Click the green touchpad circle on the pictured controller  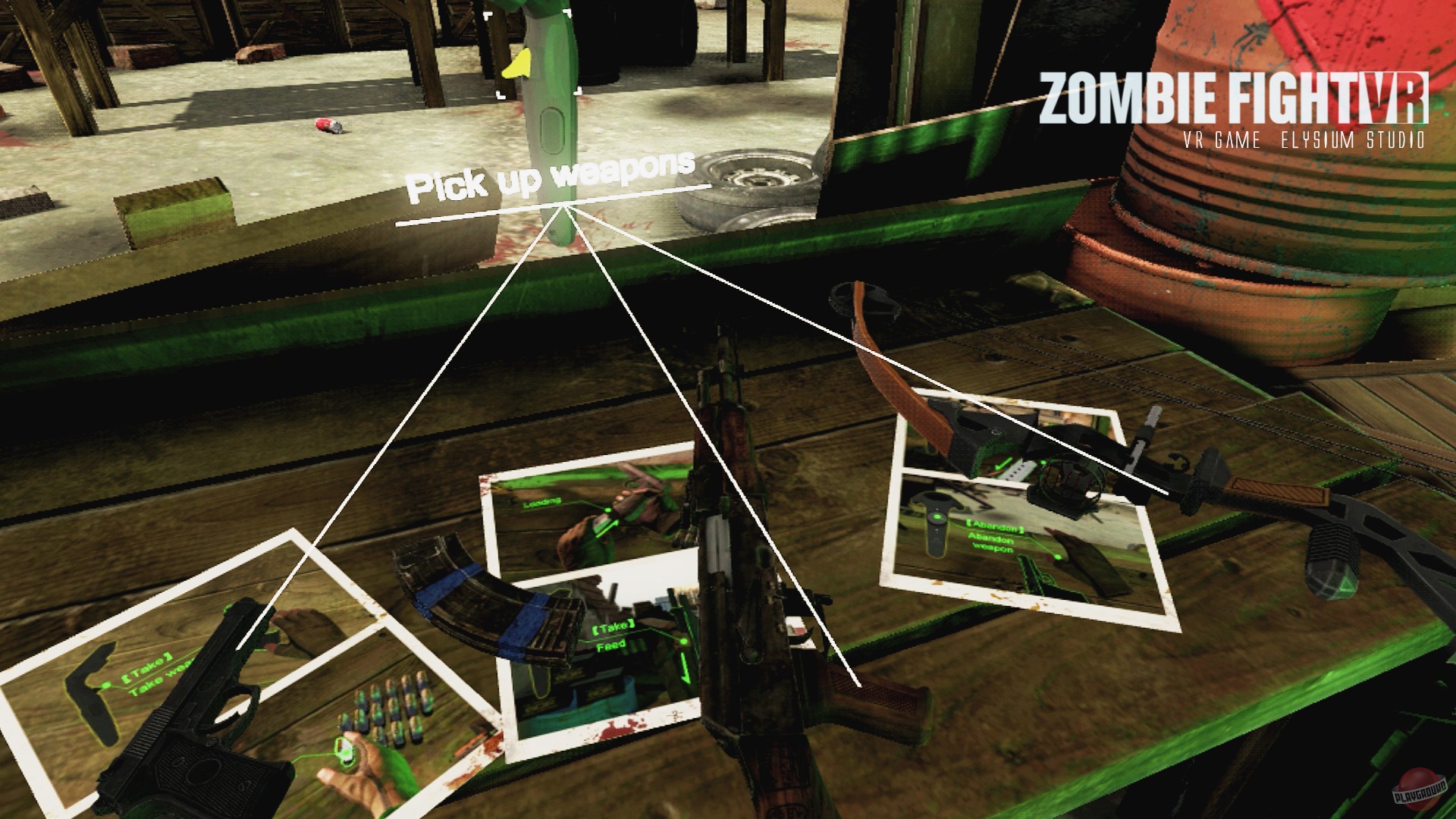[937, 516]
